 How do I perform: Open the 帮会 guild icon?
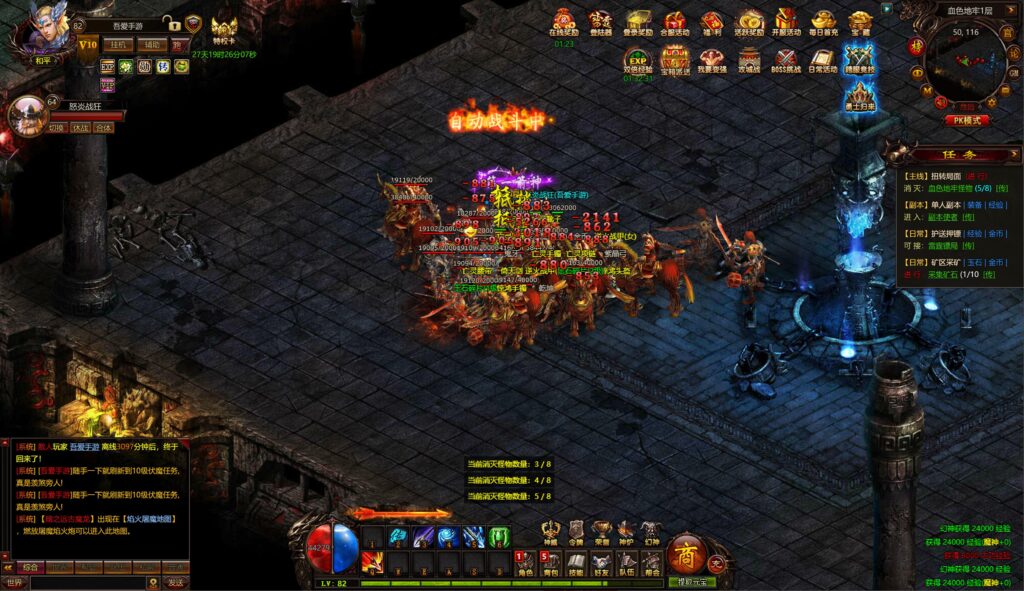click(x=651, y=564)
